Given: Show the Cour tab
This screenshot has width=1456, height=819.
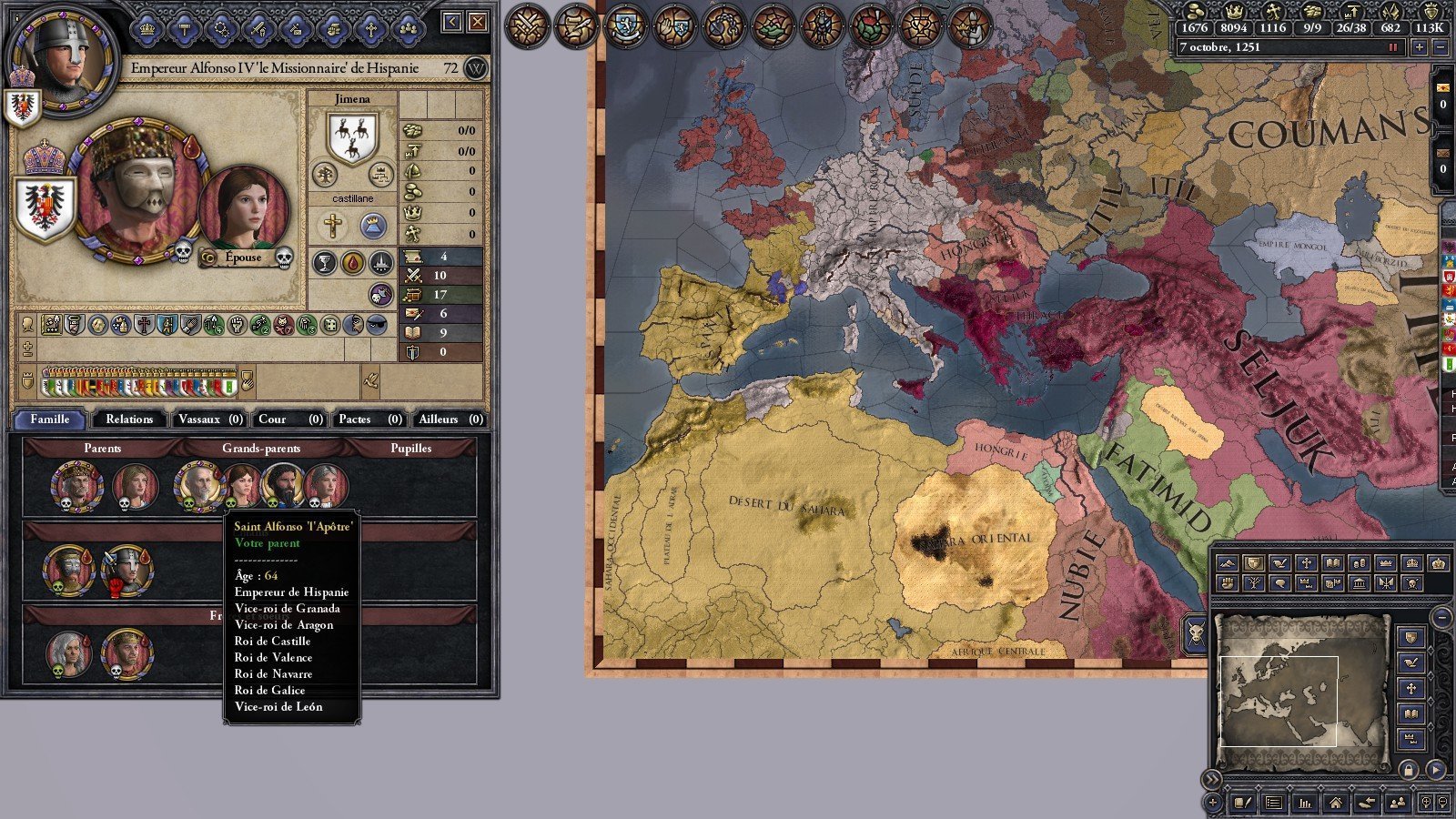Looking at the screenshot, I should [289, 419].
